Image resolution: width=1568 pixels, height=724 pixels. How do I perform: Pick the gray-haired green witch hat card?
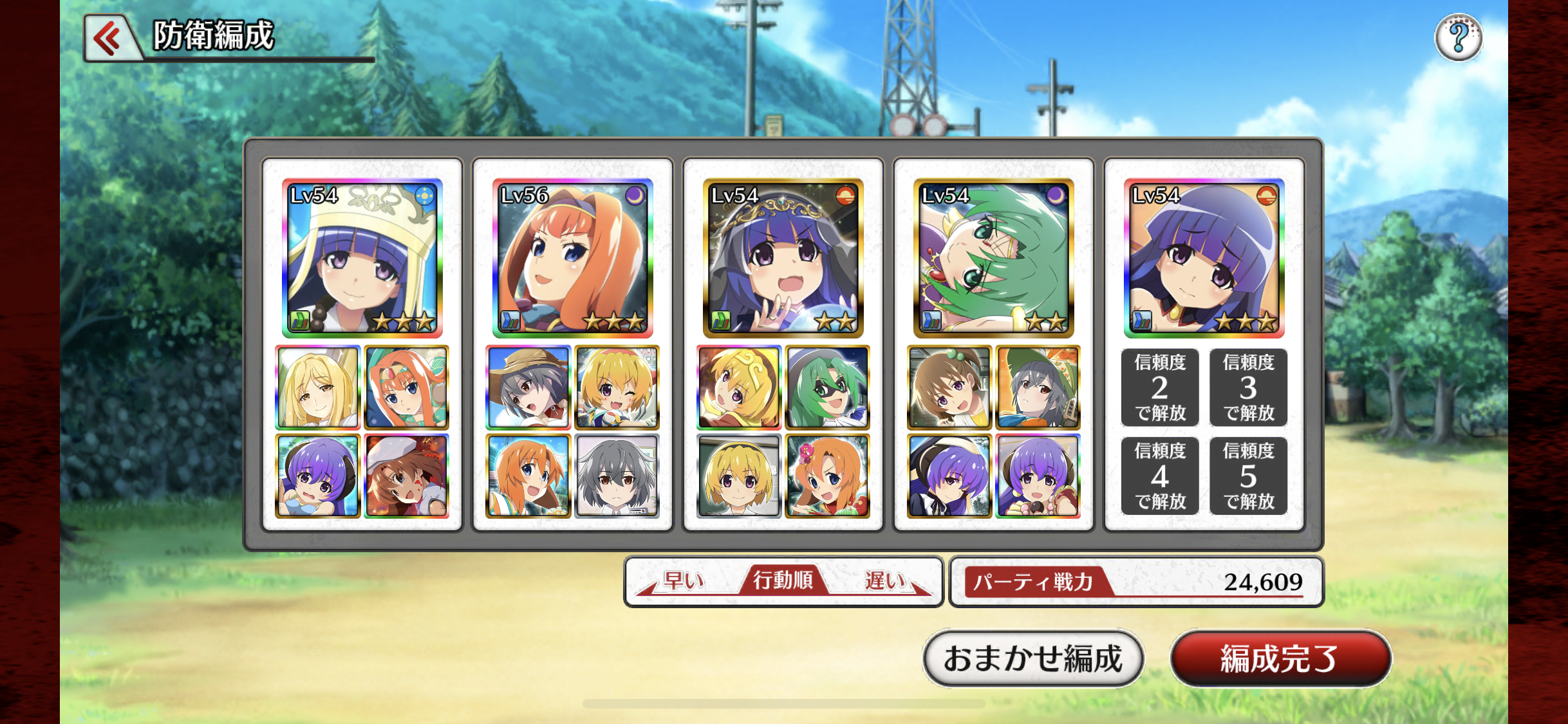[x=1038, y=387]
